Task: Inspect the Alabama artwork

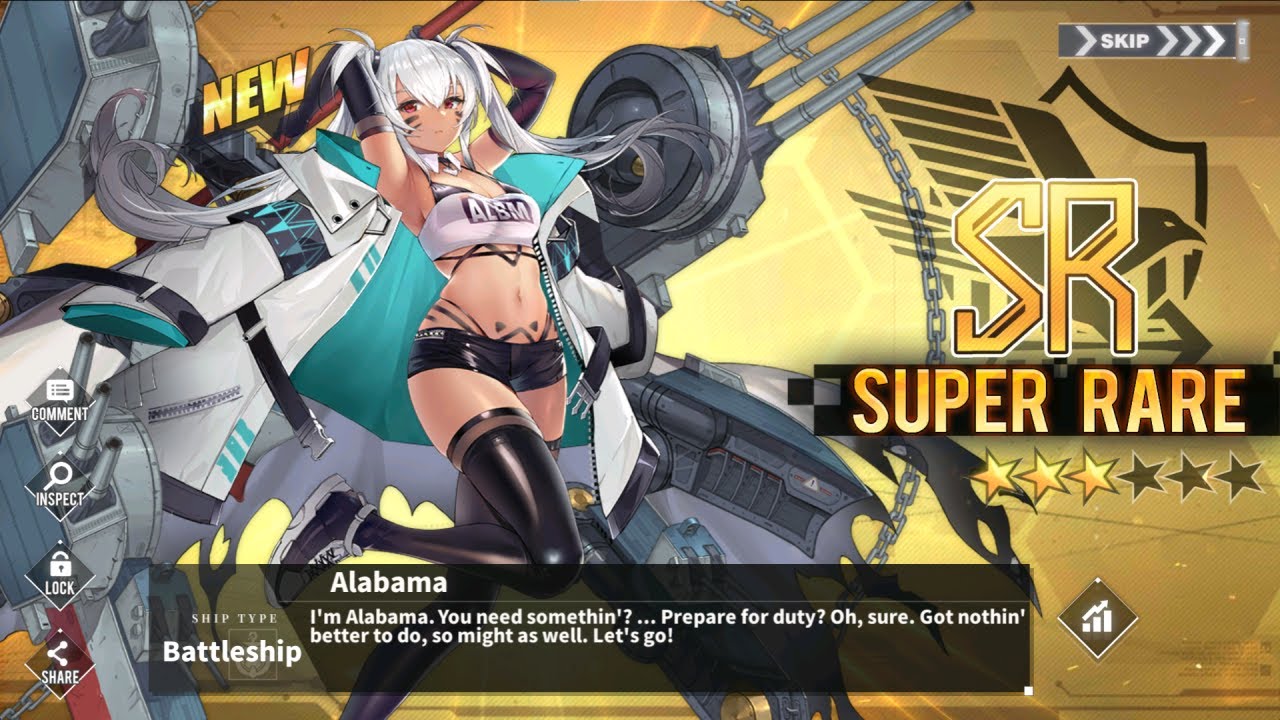Action: [60, 486]
